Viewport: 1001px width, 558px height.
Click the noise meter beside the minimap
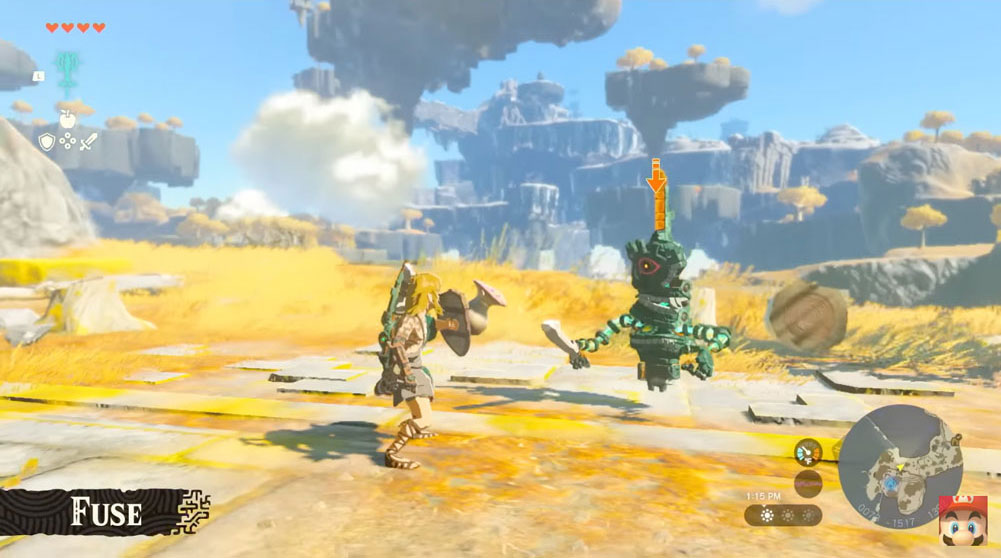click(x=808, y=483)
